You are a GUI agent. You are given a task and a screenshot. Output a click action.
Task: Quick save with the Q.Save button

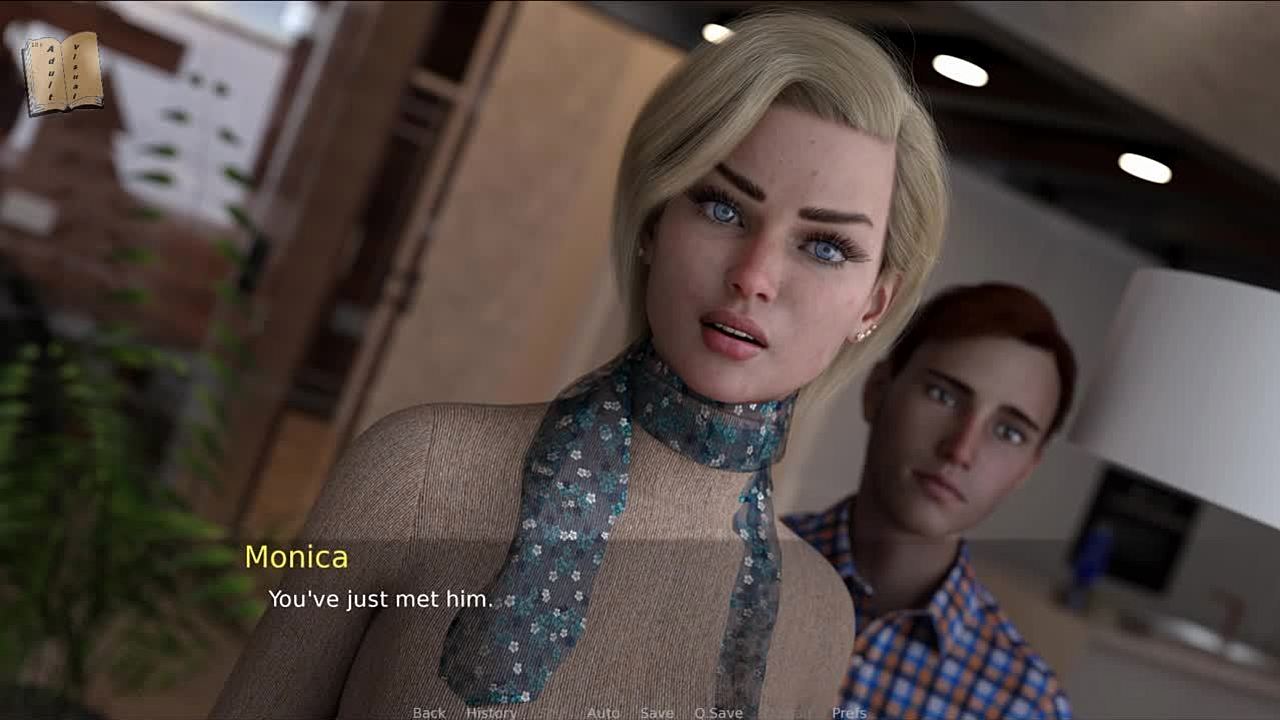pos(718,712)
